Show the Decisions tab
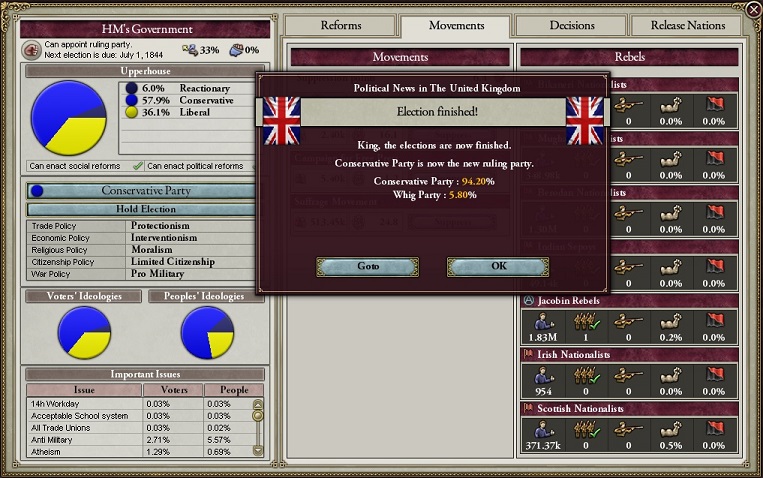The height and width of the screenshot is (478, 763). (571, 25)
